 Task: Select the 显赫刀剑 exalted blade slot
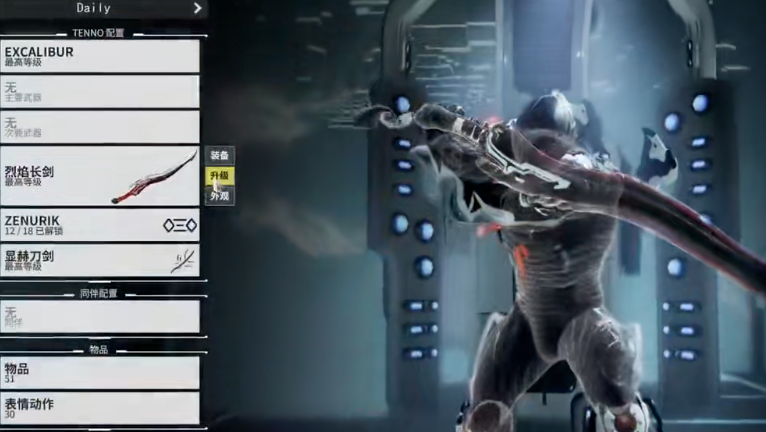(100, 260)
